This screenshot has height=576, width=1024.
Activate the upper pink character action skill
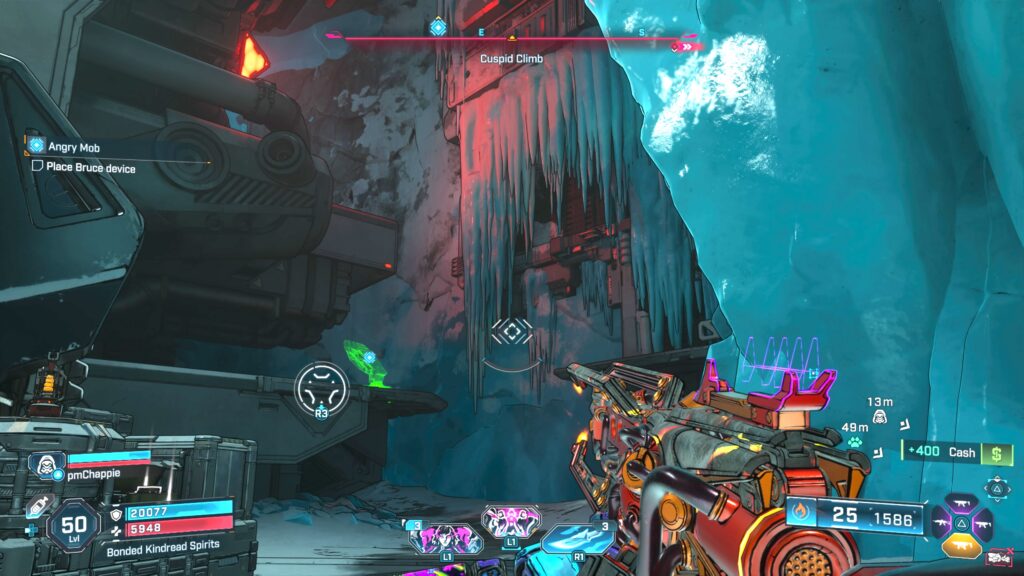[510, 520]
